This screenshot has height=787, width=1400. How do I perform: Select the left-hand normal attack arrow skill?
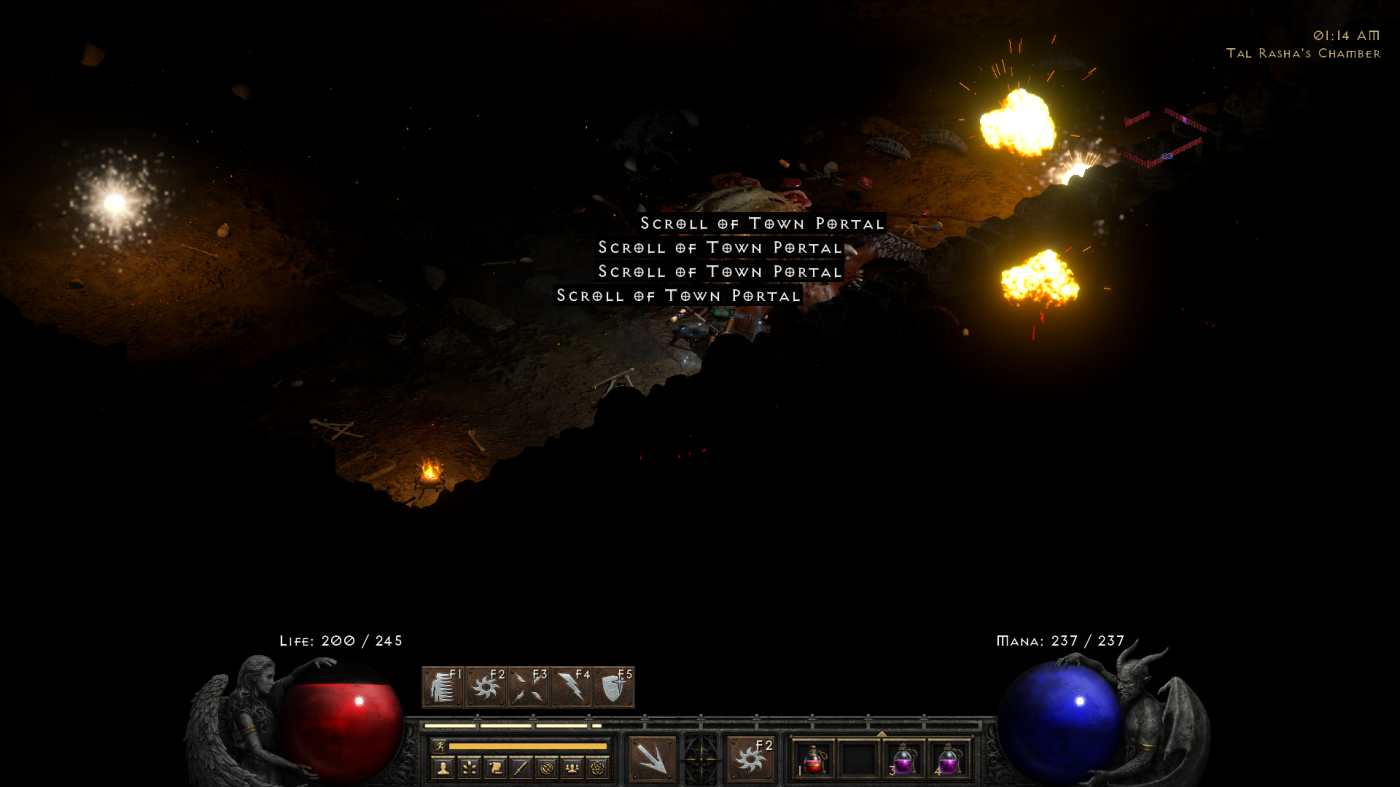[653, 758]
